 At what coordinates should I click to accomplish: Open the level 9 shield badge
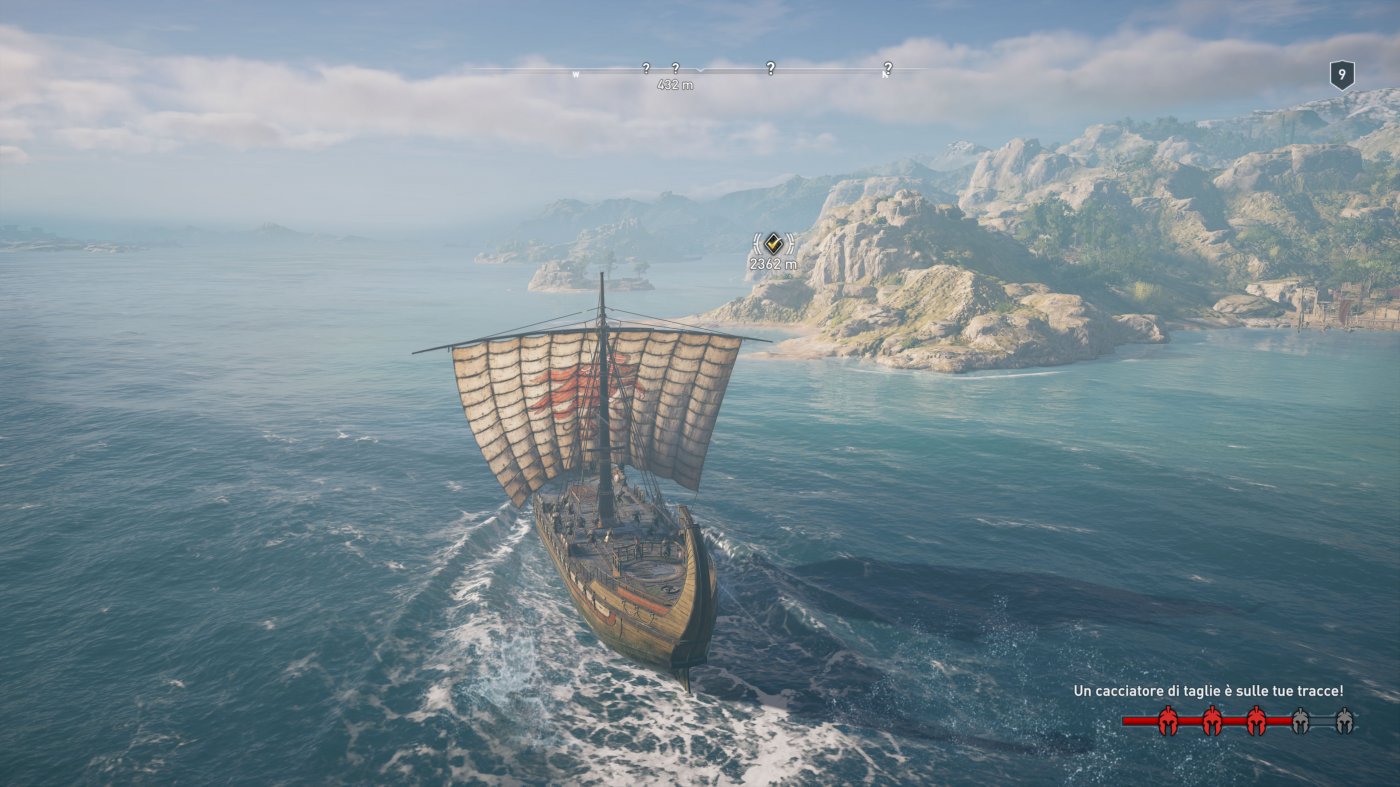(1341, 74)
